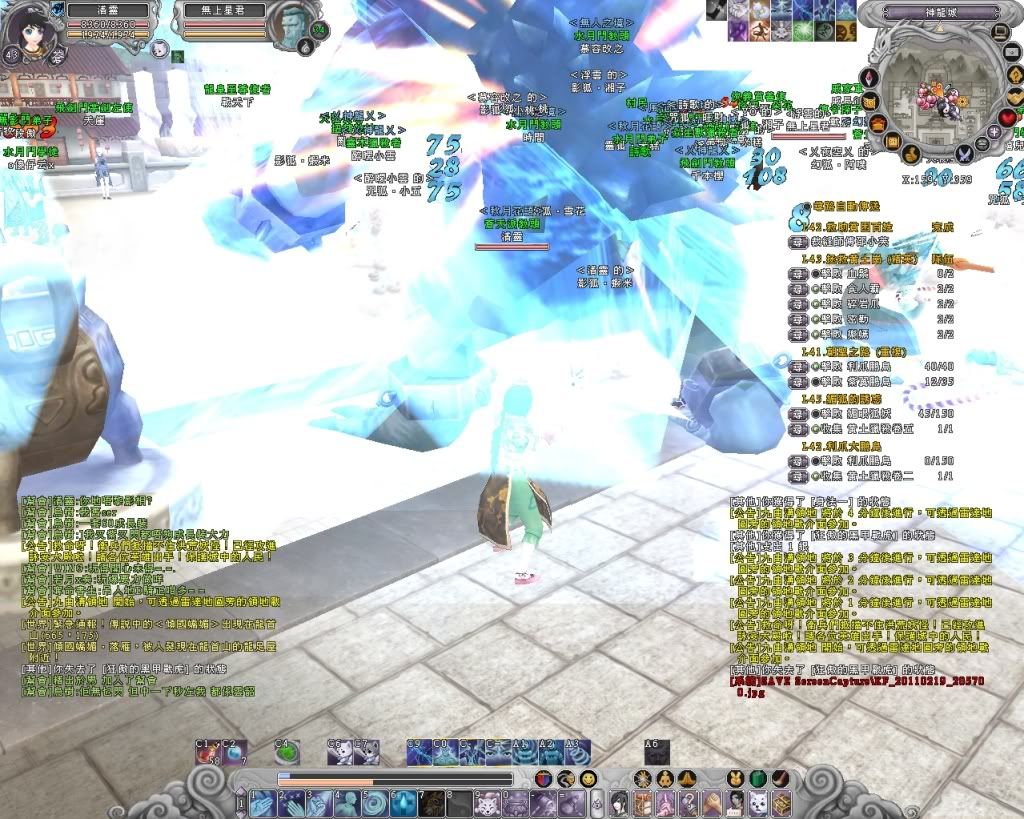Click the red heart minimap button
The height and width of the screenshot is (819, 1024).
click(1007, 119)
